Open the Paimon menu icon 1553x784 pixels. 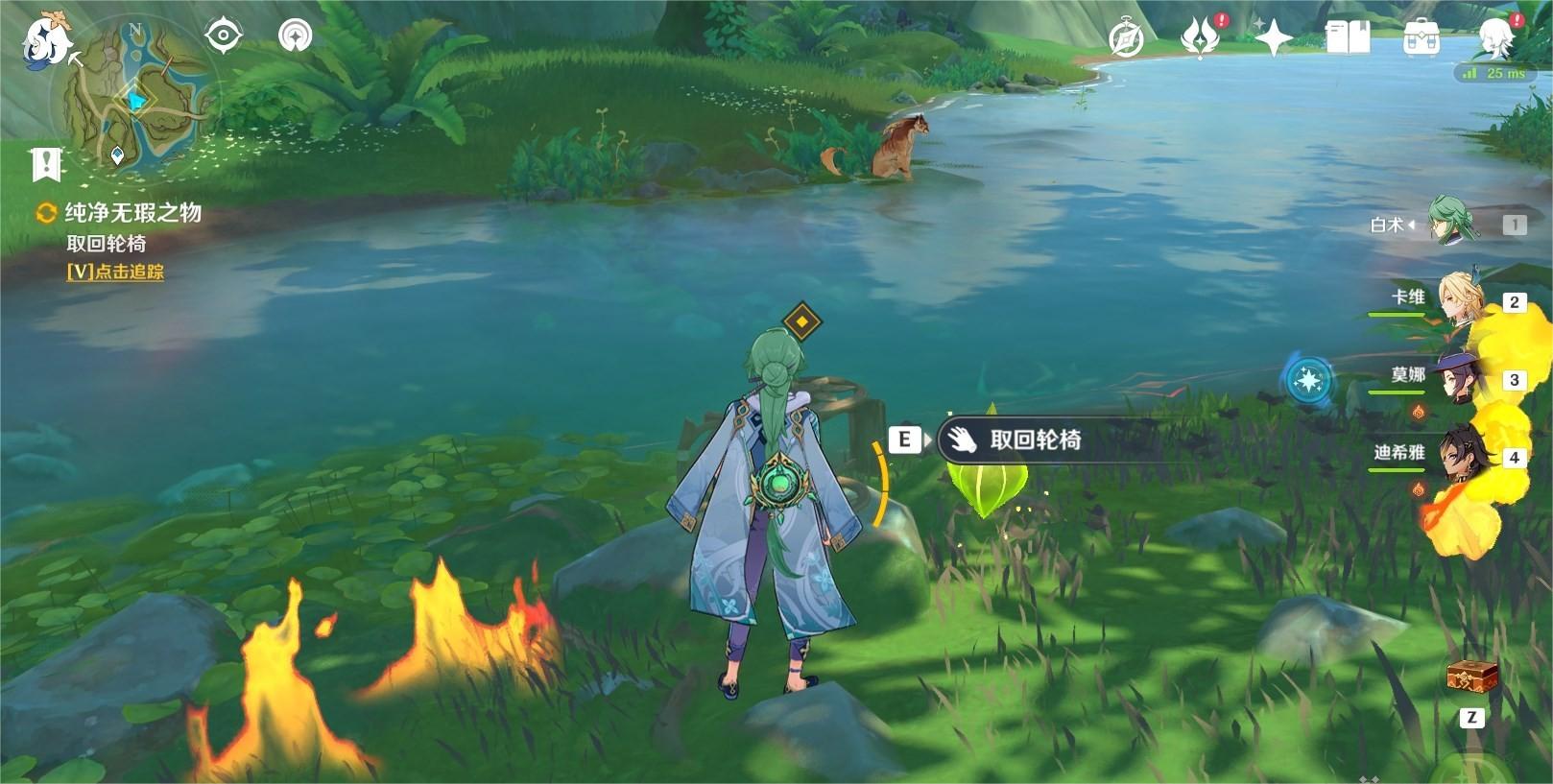45,39
